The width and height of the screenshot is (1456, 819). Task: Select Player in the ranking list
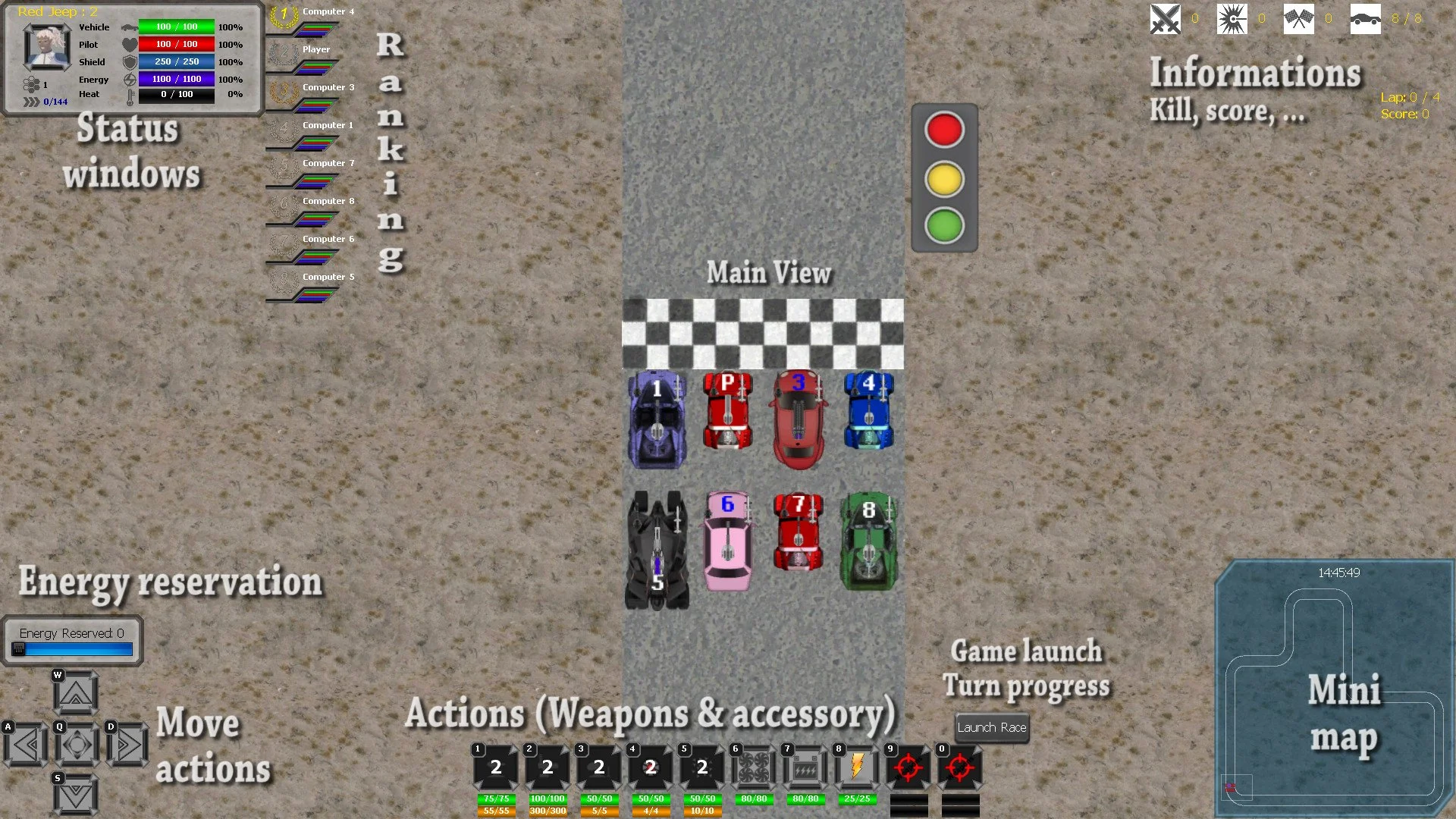pos(316,49)
